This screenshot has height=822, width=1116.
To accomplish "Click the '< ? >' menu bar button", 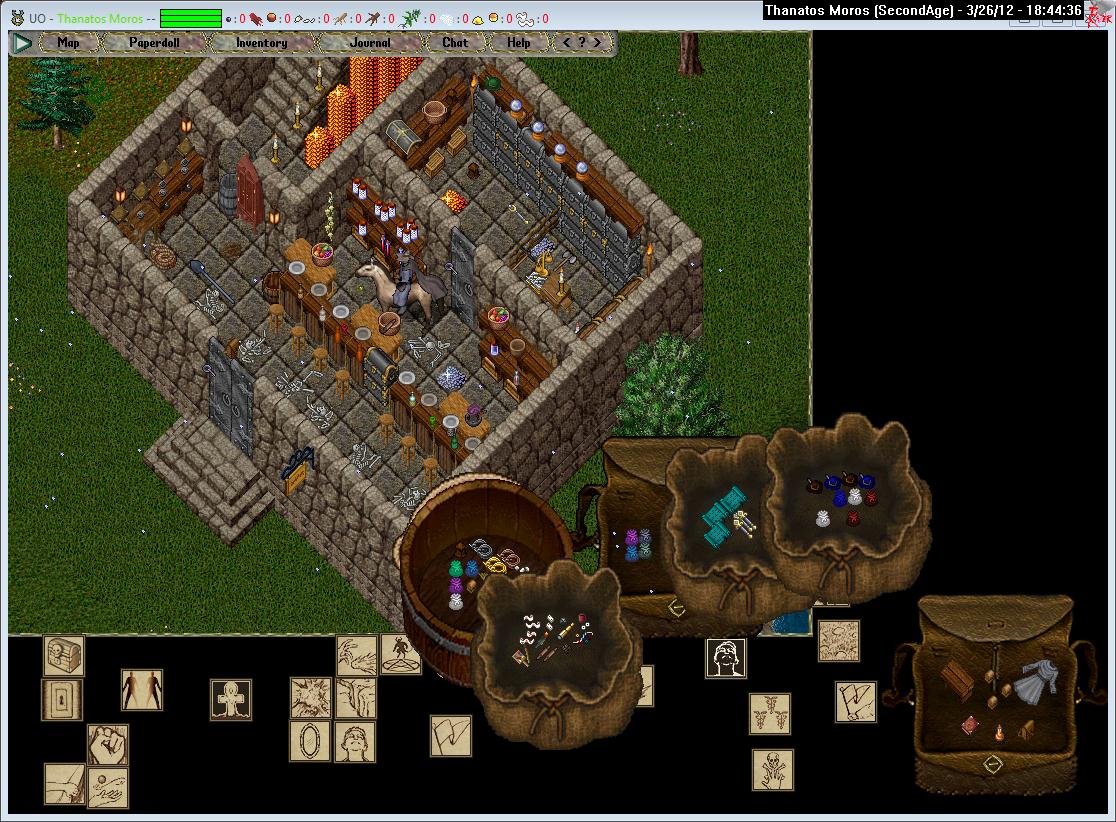I will coord(583,43).
